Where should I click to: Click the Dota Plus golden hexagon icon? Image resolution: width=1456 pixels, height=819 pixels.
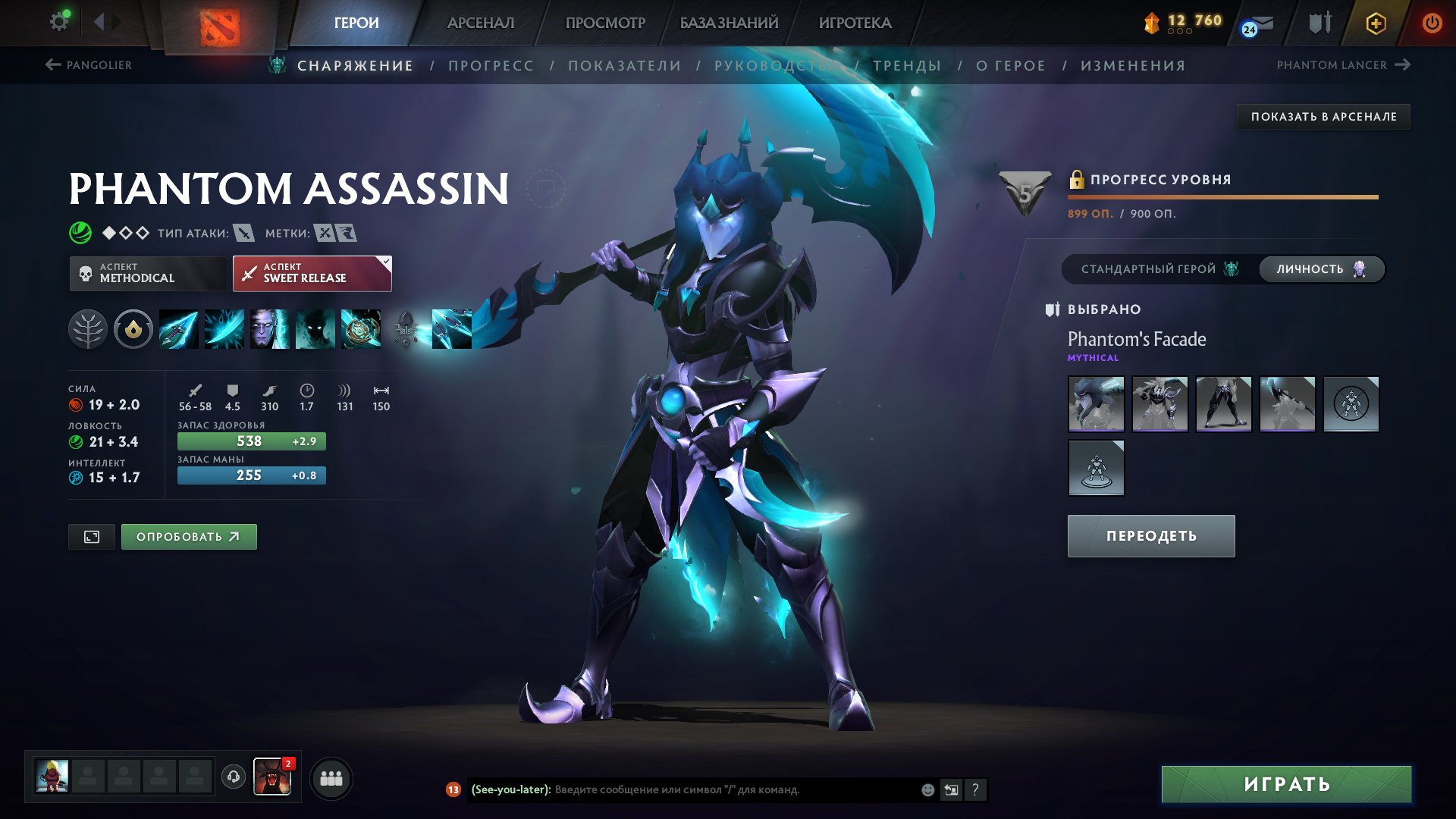point(1376,23)
